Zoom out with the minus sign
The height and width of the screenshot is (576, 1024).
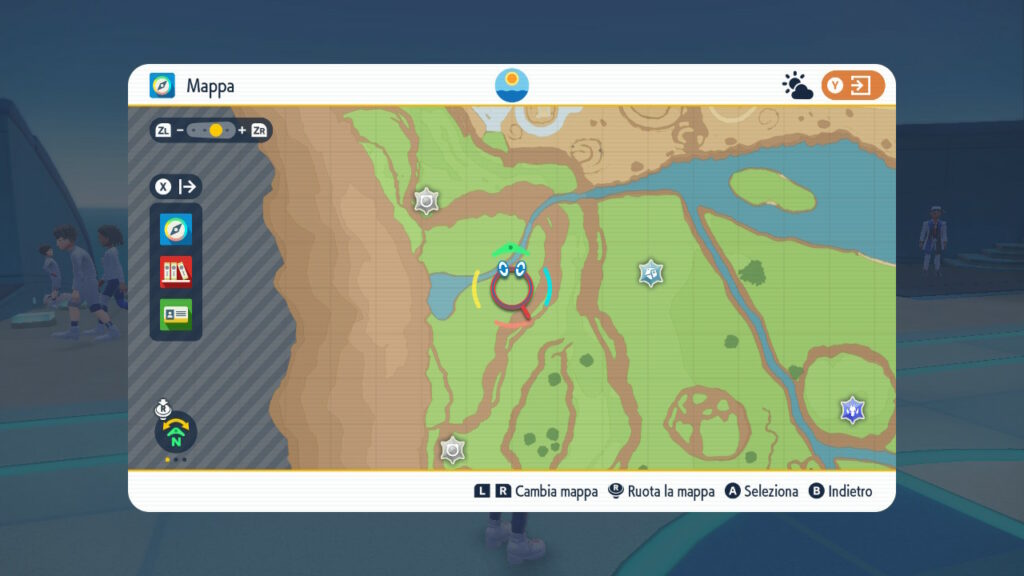coord(180,130)
